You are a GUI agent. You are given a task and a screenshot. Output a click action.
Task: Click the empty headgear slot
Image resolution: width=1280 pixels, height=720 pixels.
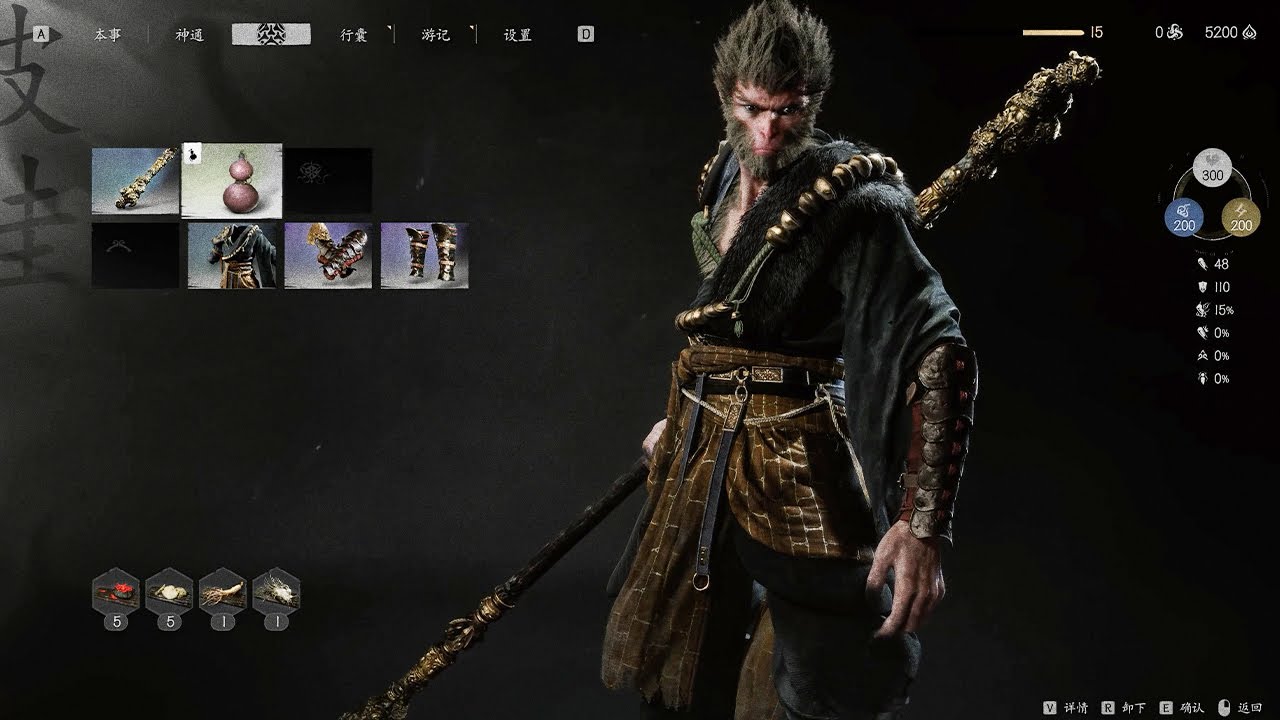tap(135, 256)
